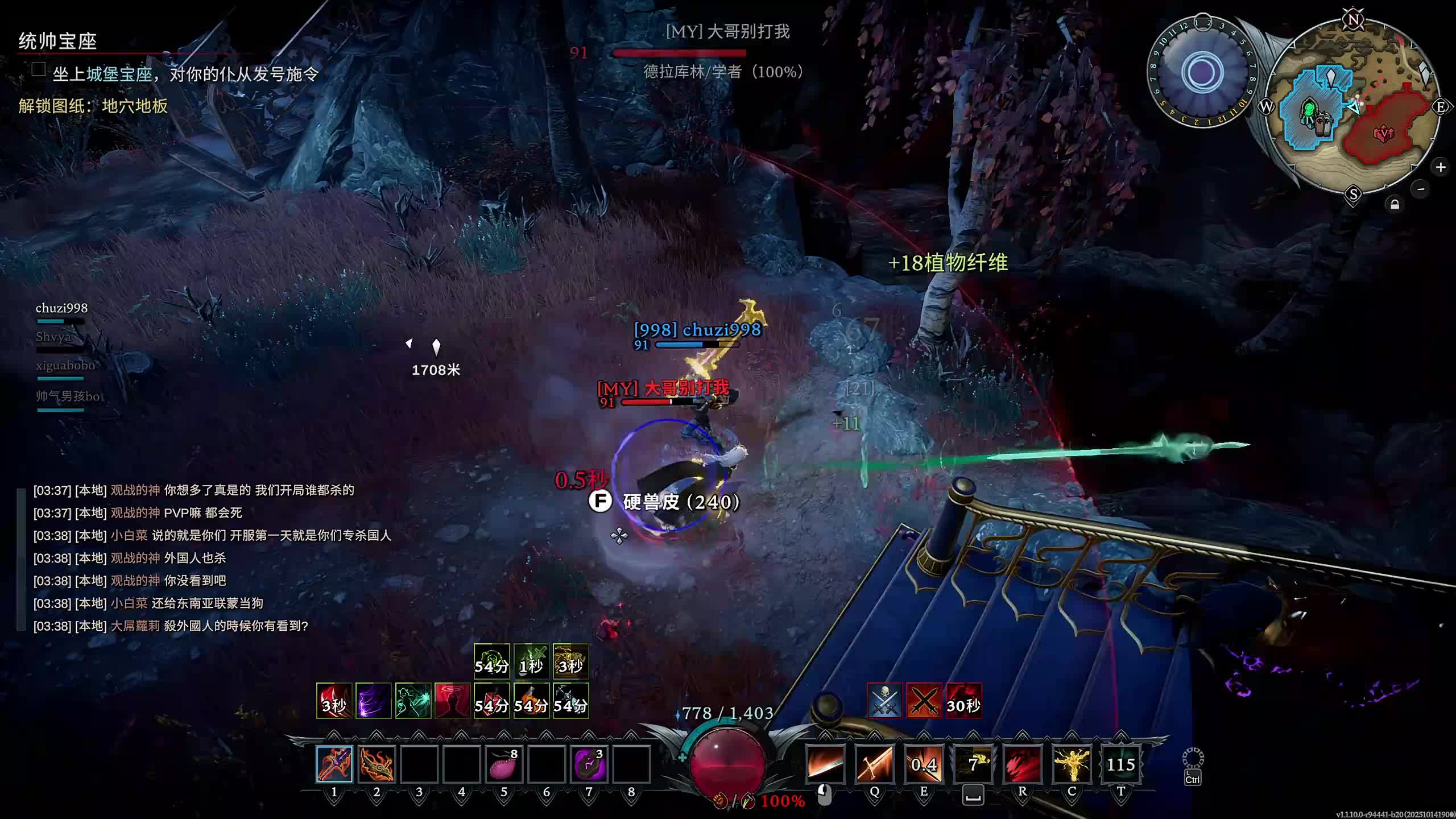1456x819 pixels.
Task: Click the red castle marker on minimap
Action: (x=1383, y=134)
